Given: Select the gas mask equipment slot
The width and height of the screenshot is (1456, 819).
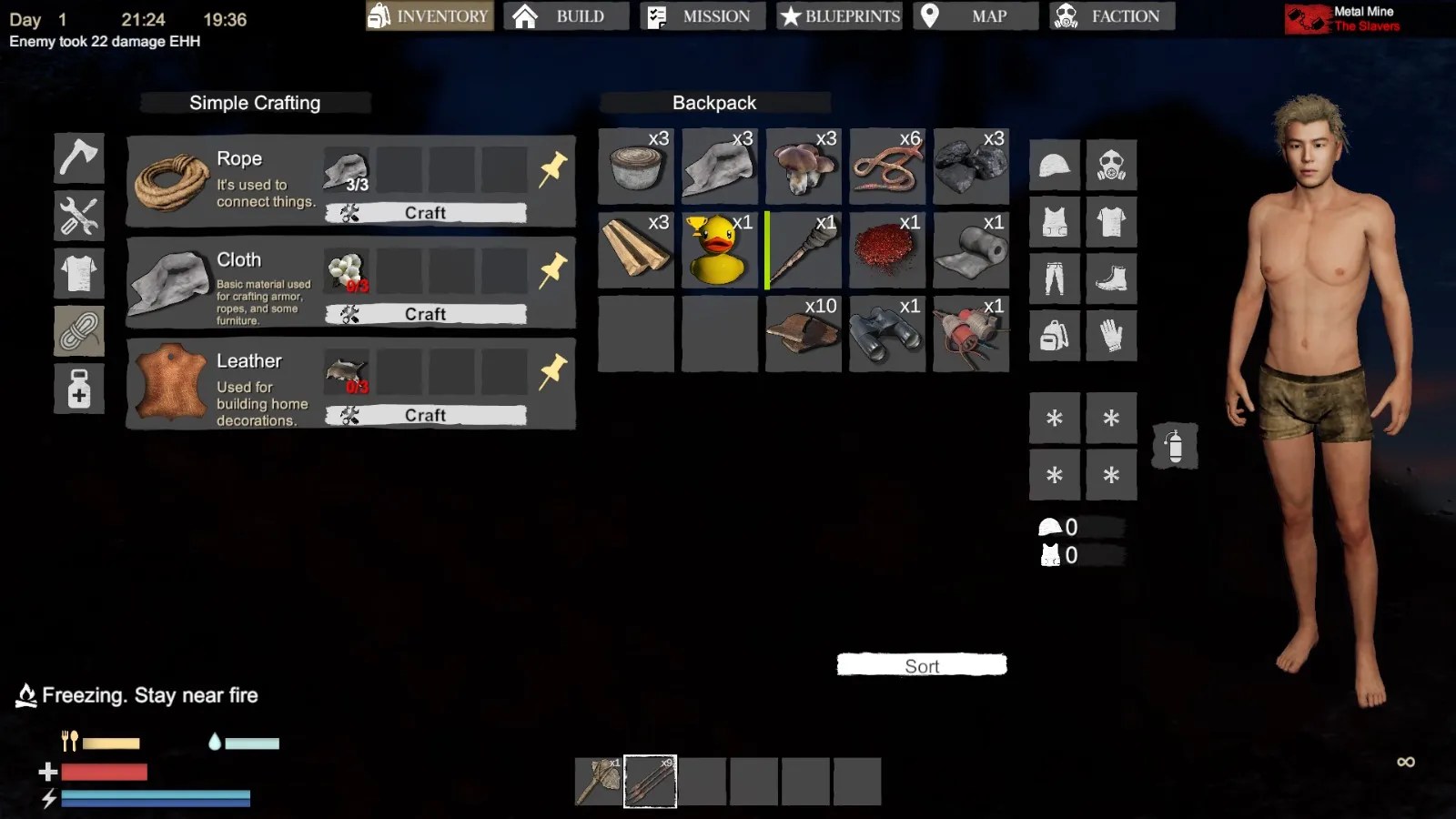Looking at the screenshot, I should pos(1111,165).
